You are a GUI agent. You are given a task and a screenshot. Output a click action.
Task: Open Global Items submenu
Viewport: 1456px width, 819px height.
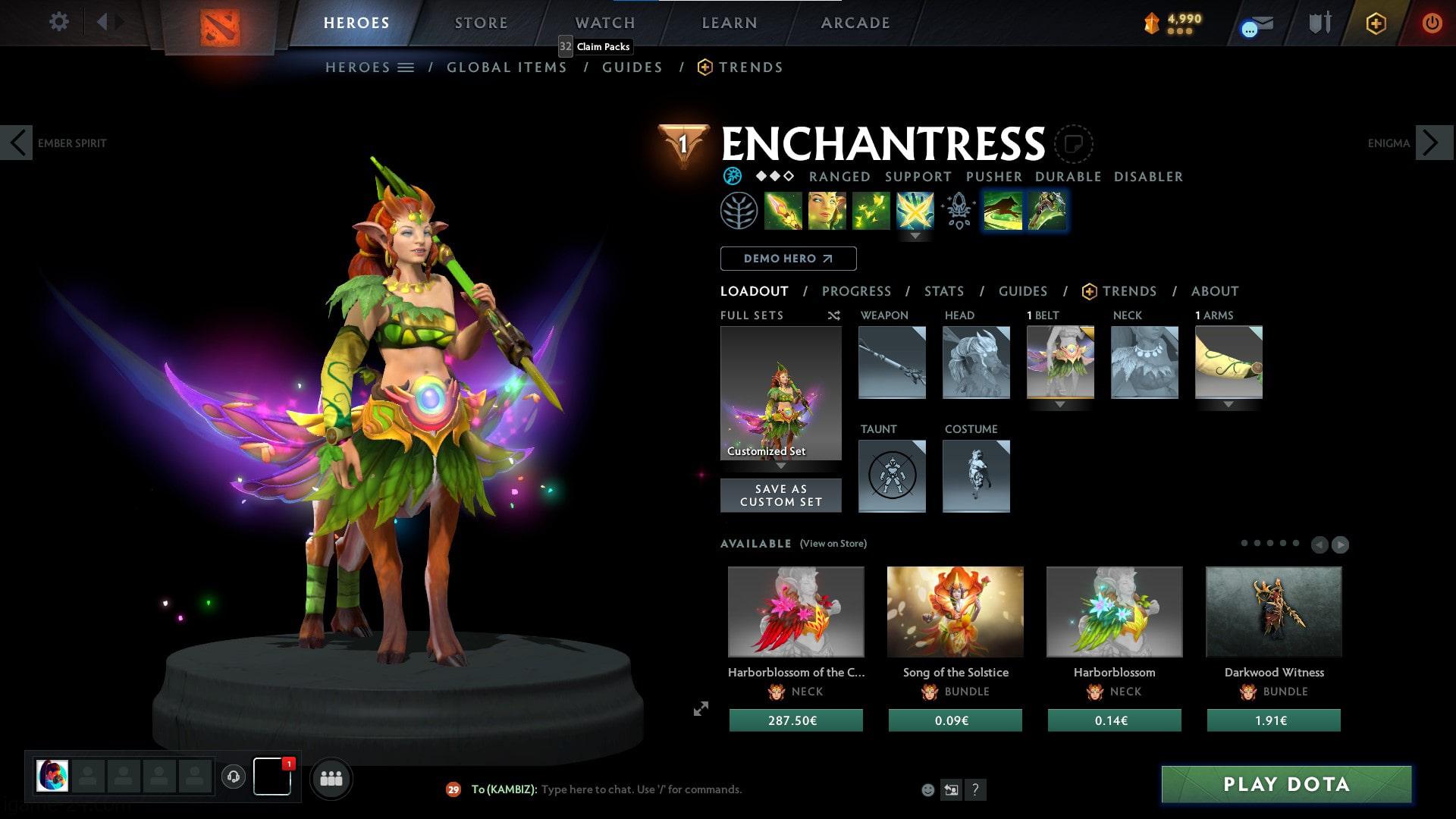[x=507, y=67]
